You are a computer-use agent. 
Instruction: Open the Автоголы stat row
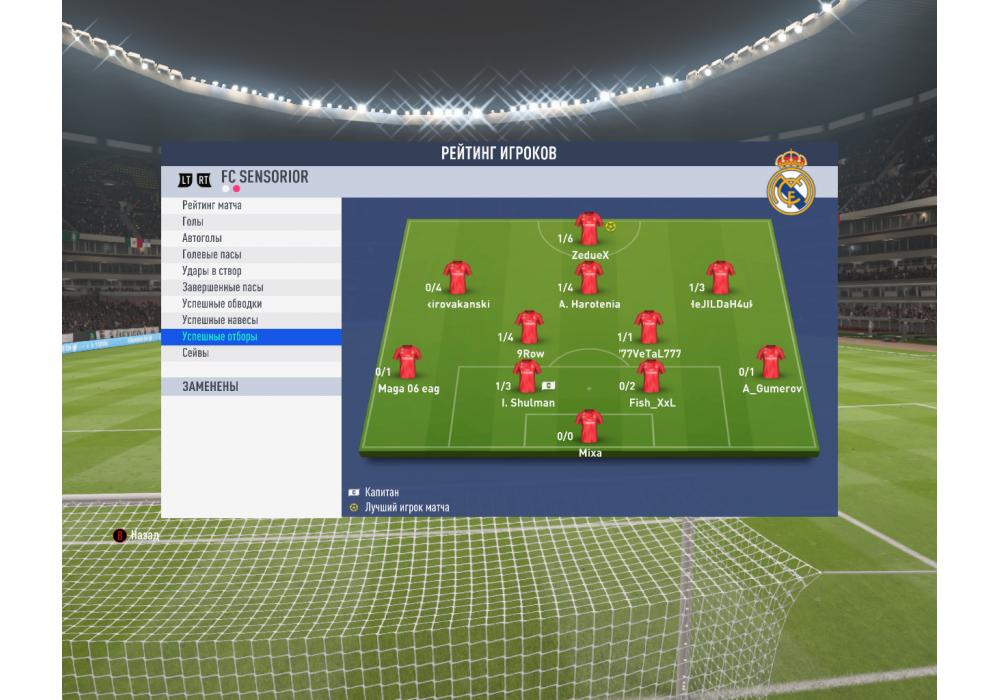[202, 238]
